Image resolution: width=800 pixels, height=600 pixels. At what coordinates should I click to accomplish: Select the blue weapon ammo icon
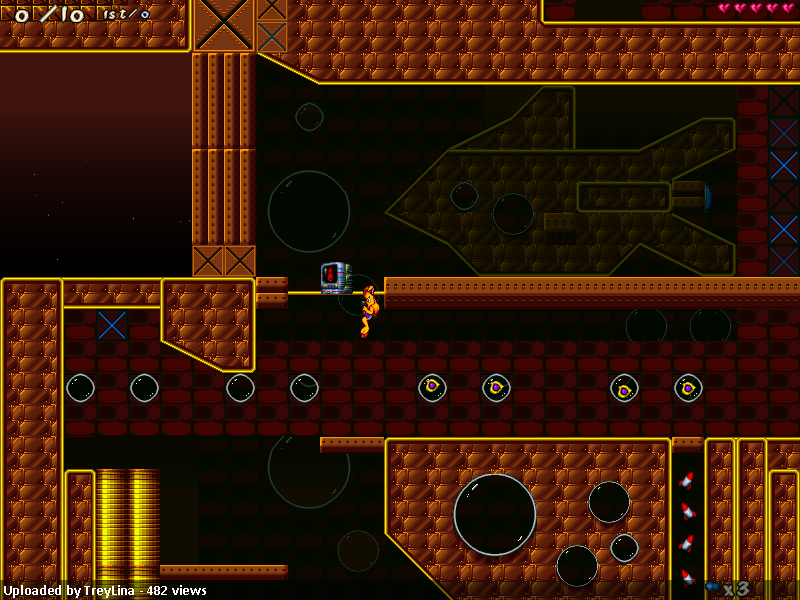click(712, 587)
